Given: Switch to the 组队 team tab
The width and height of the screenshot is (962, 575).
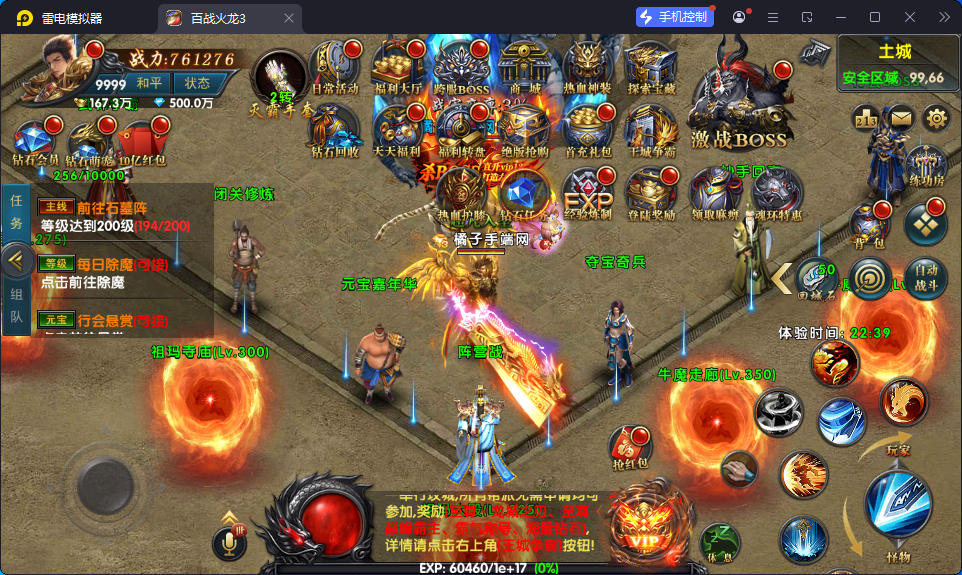Looking at the screenshot, I should pyautogui.click(x=16, y=309).
